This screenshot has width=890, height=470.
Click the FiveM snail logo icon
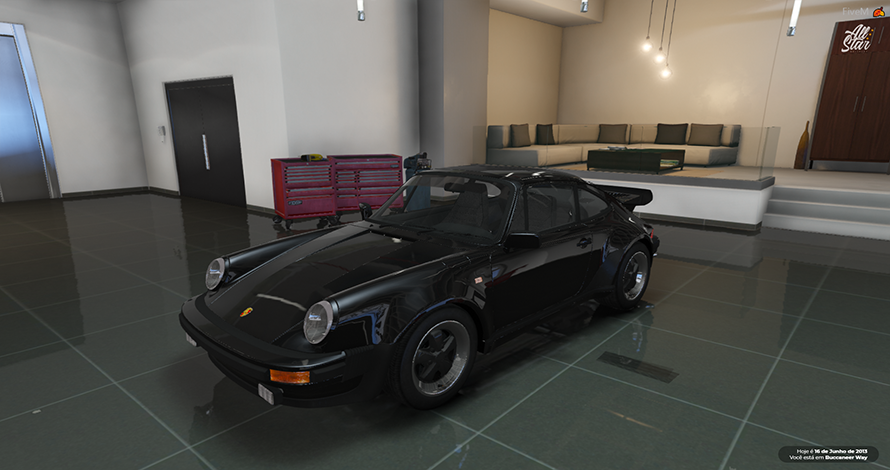(879, 11)
